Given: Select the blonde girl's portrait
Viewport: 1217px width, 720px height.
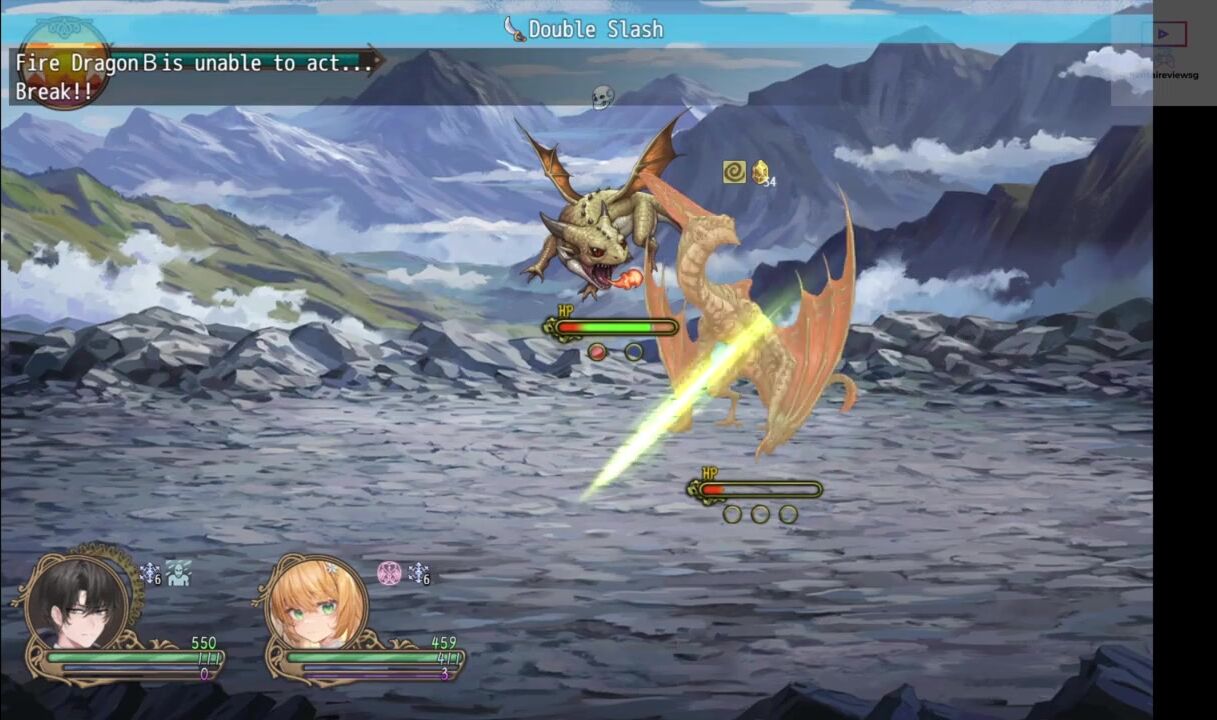Looking at the screenshot, I should tap(317, 603).
